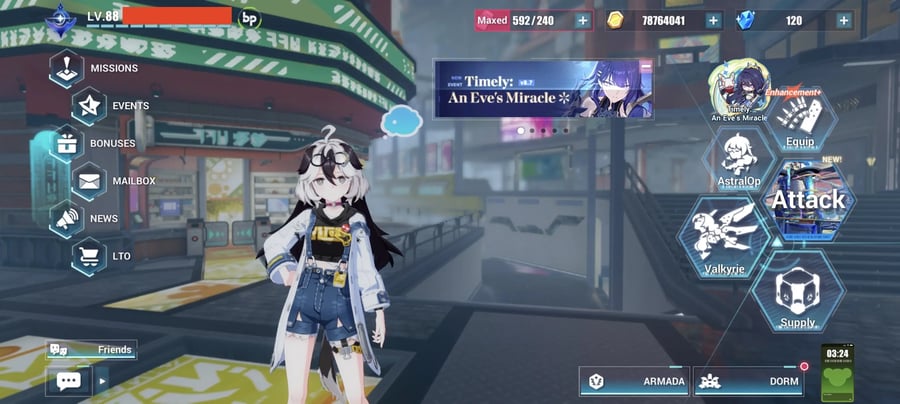Open the Friends list

pyautogui.click(x=92, y=350)
